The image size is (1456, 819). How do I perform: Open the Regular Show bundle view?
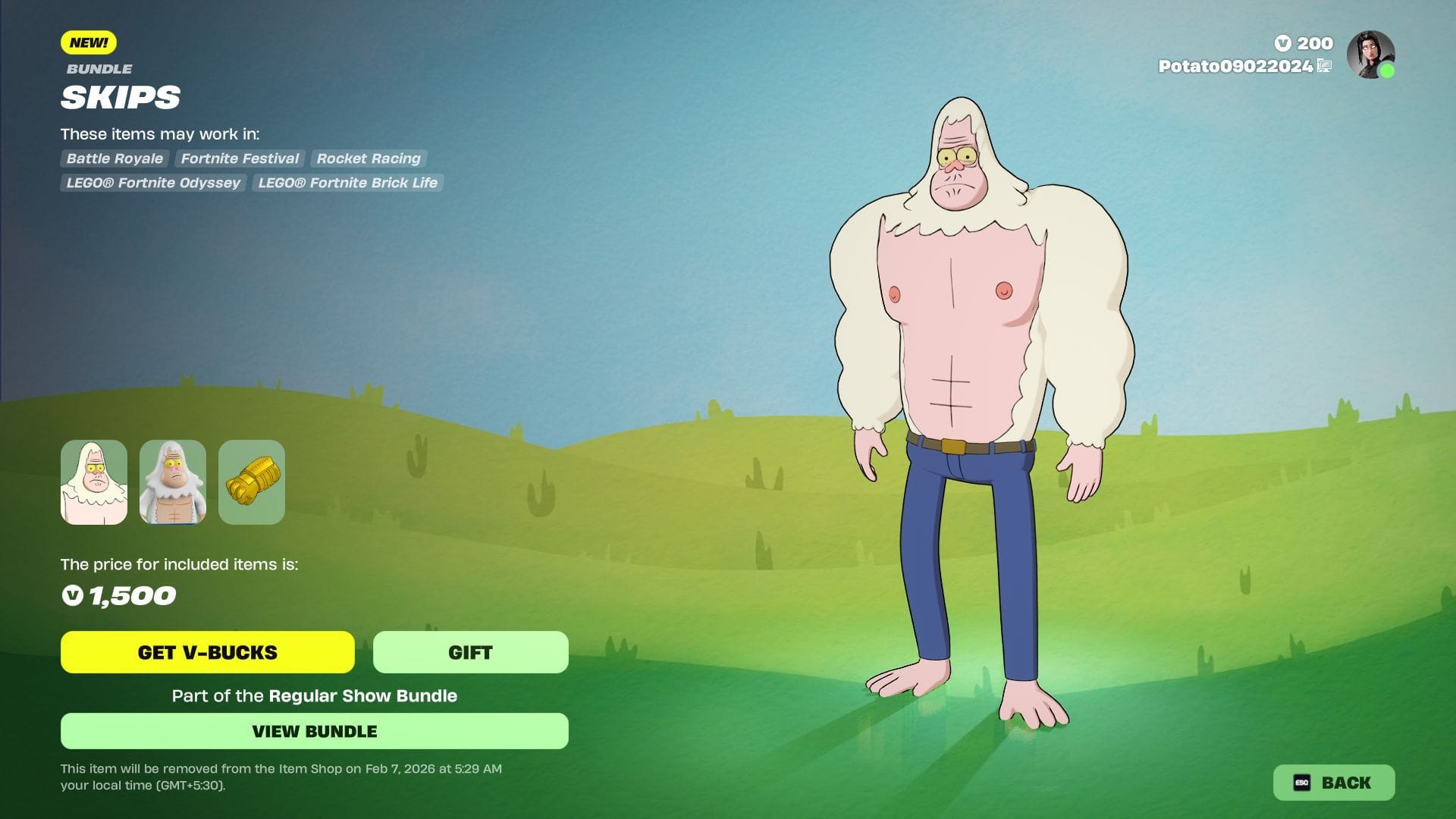314,731
